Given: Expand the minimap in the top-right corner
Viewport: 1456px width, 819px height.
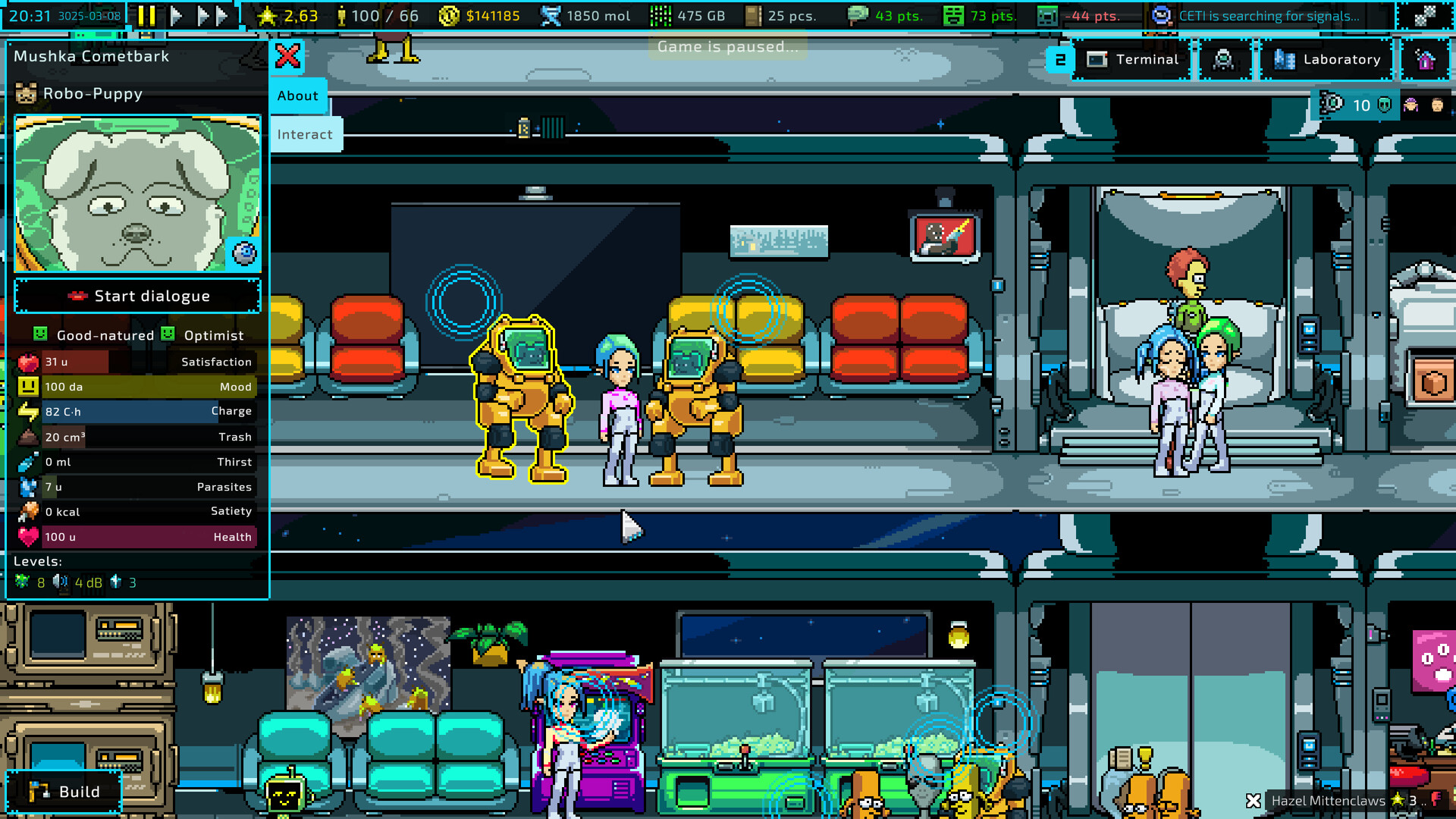Looking at the screenshot, I should coord(1426,15).
